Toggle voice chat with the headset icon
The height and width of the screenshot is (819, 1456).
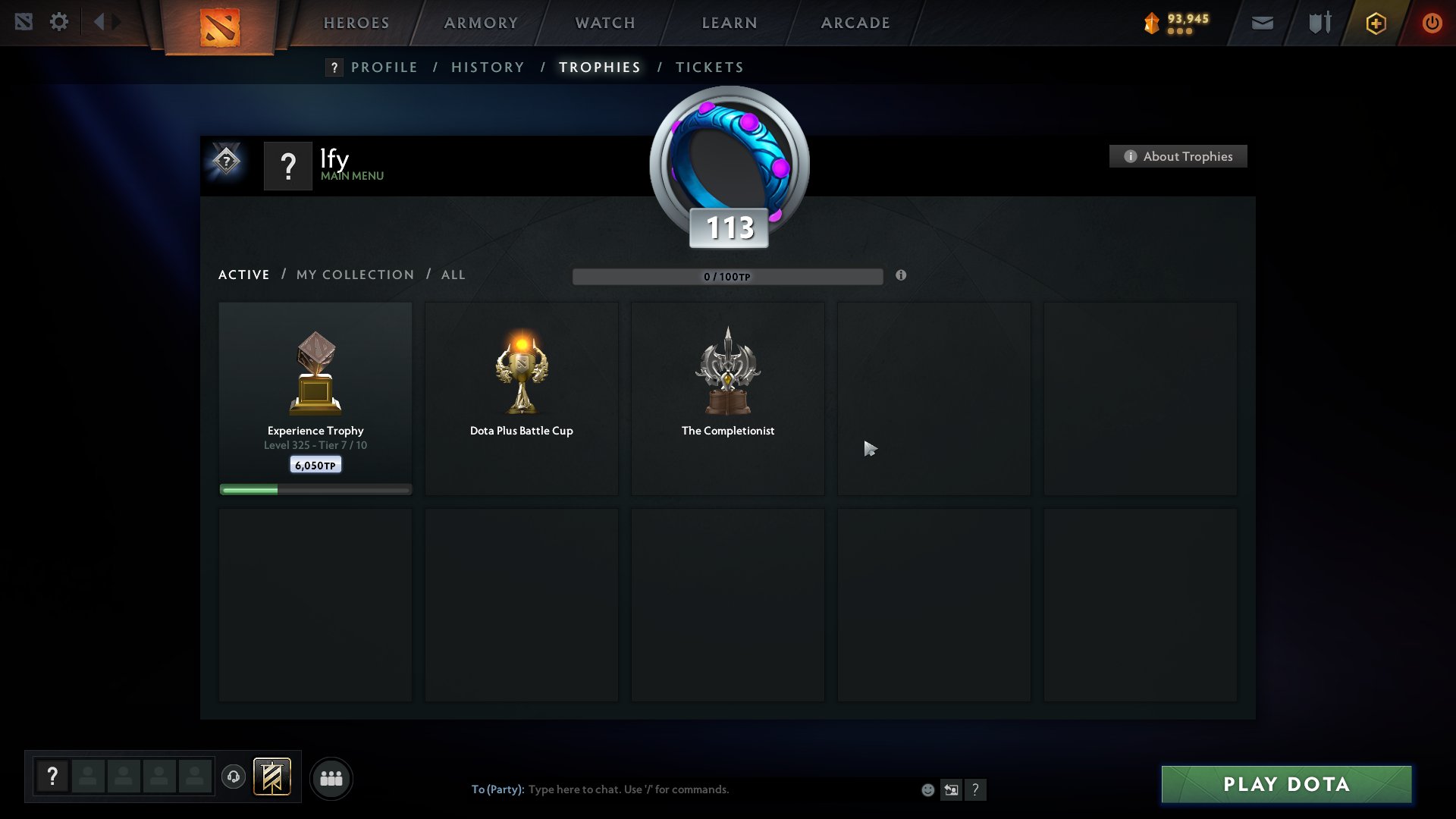pyautogui.click(x=233, y=777)
